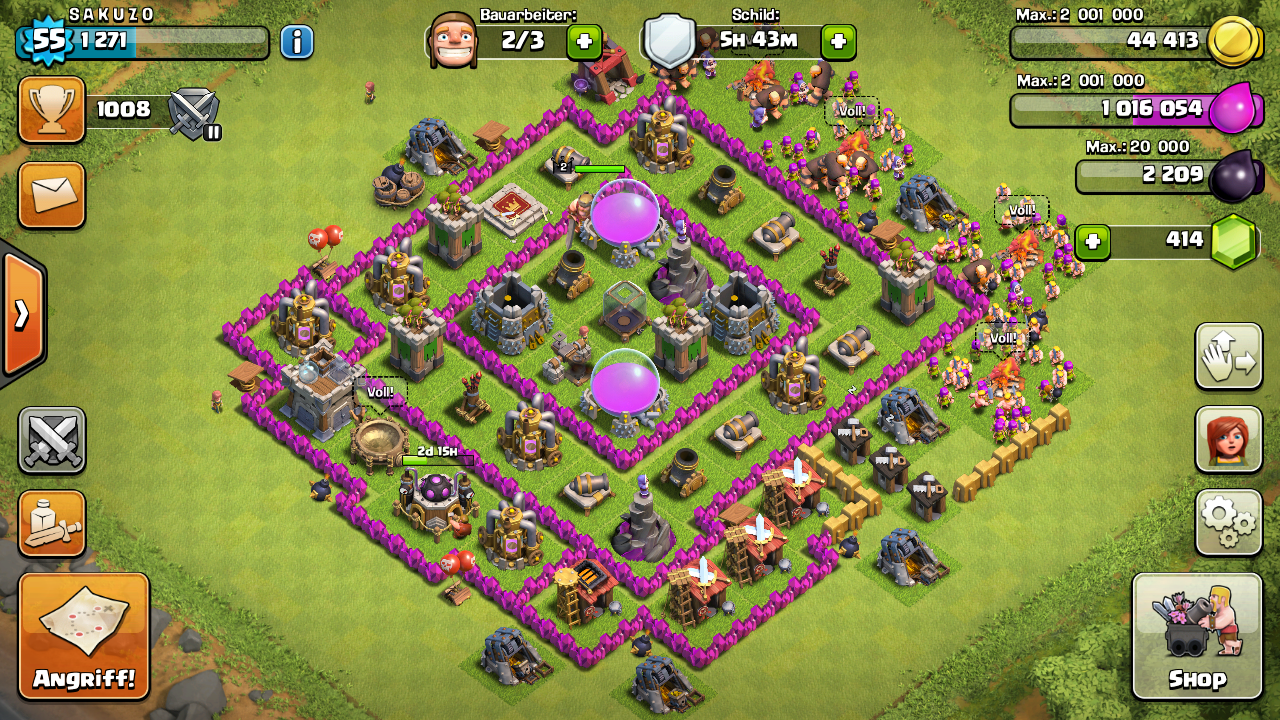
Task: Purchase gems with the green plus
Action: pos(1093,241)
